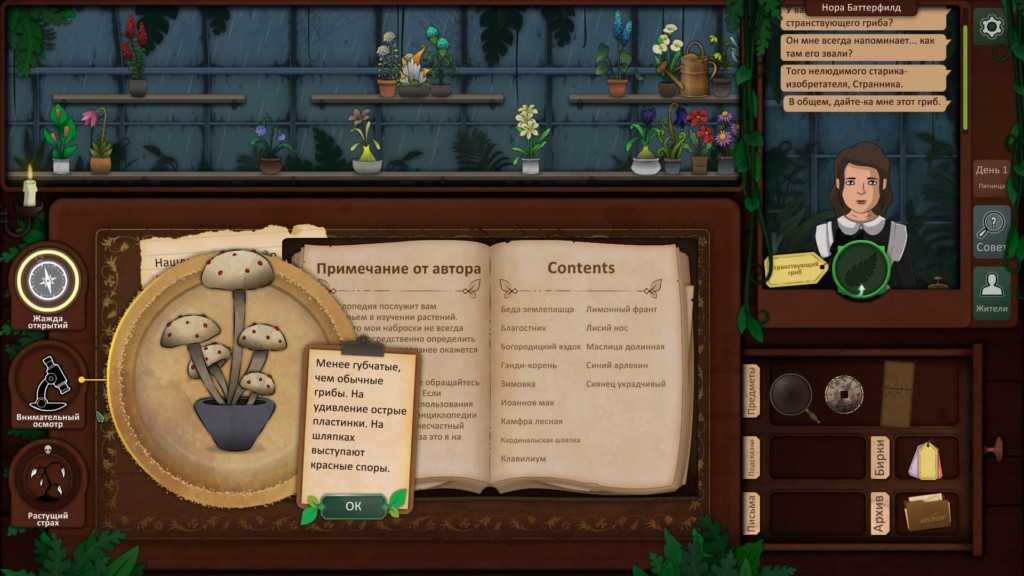This screenshot has width=1024, height=576.
Task: Check the Растущий страх meter icon
Action: pyautogui.click(x=47, y=480)
